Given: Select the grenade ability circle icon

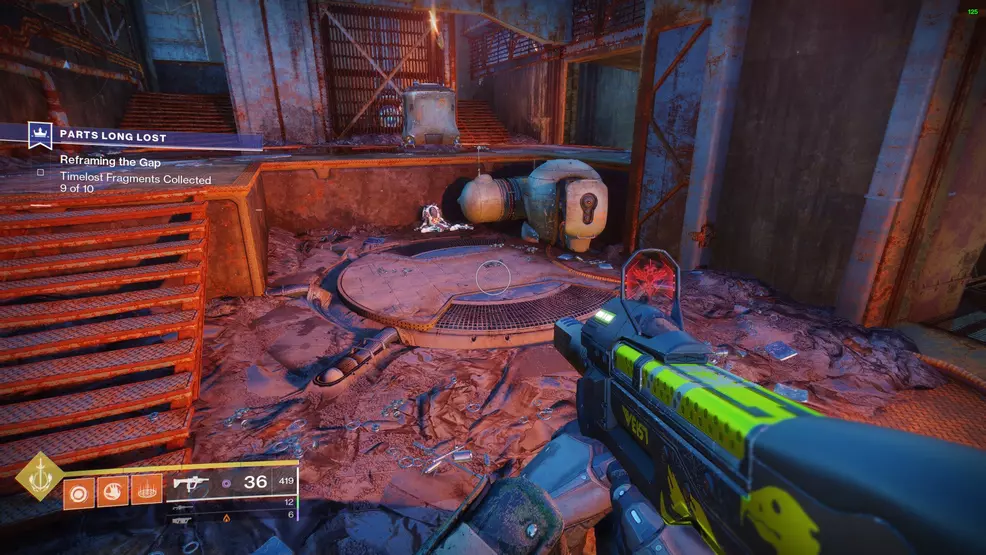Looking at the screenshot, I should (80, 491).
